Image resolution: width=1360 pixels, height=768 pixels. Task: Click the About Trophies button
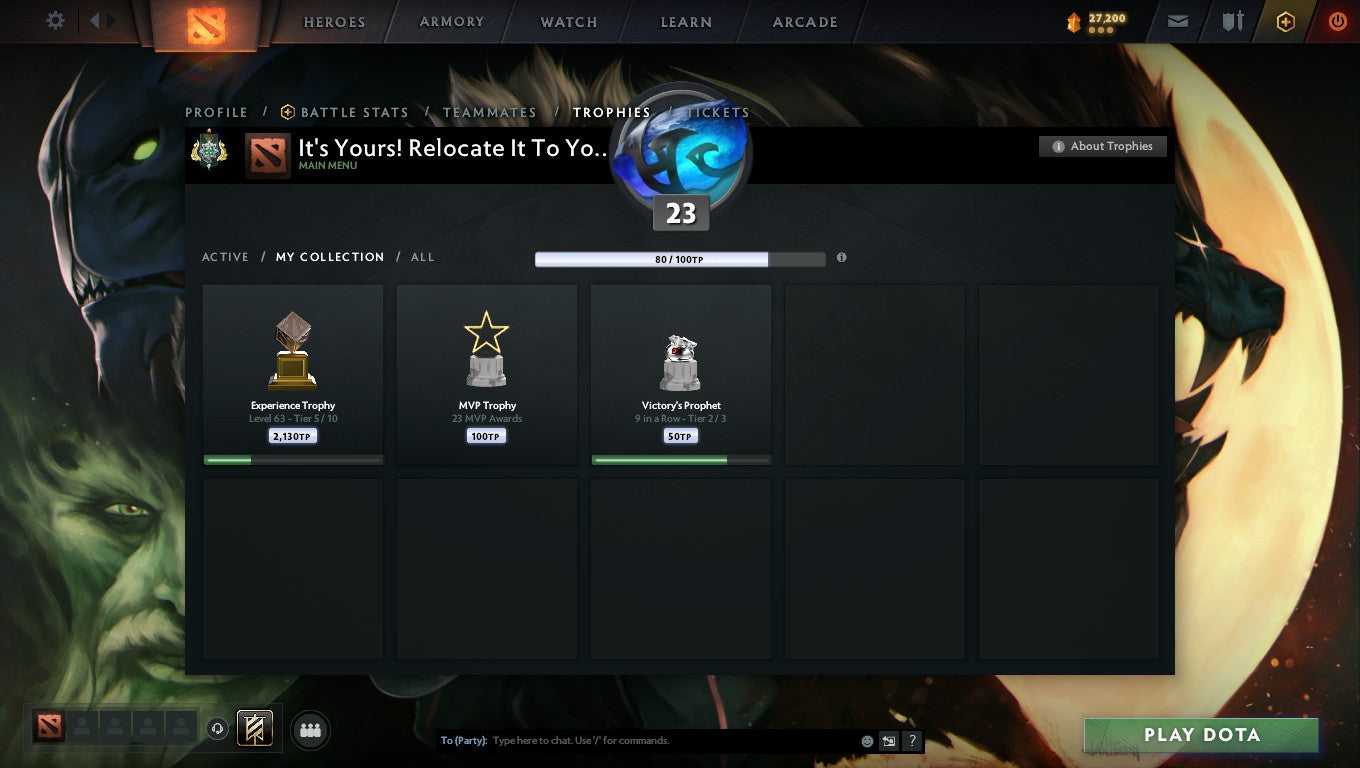(1102, 146)
